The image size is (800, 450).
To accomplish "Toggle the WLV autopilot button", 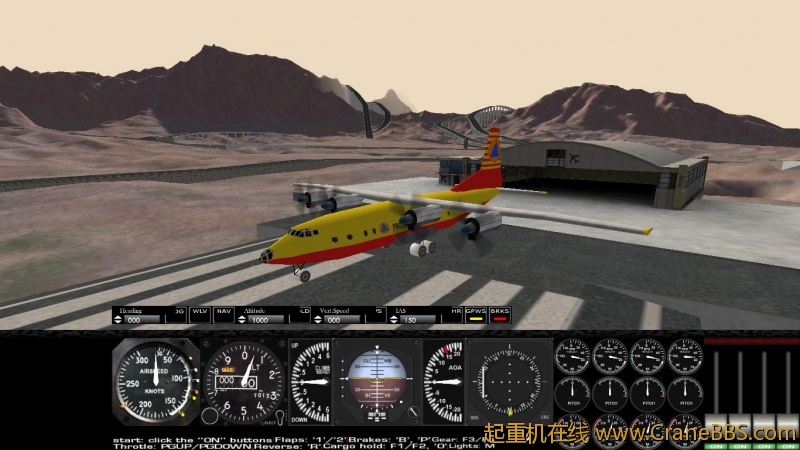I will [x=200, y=313].
